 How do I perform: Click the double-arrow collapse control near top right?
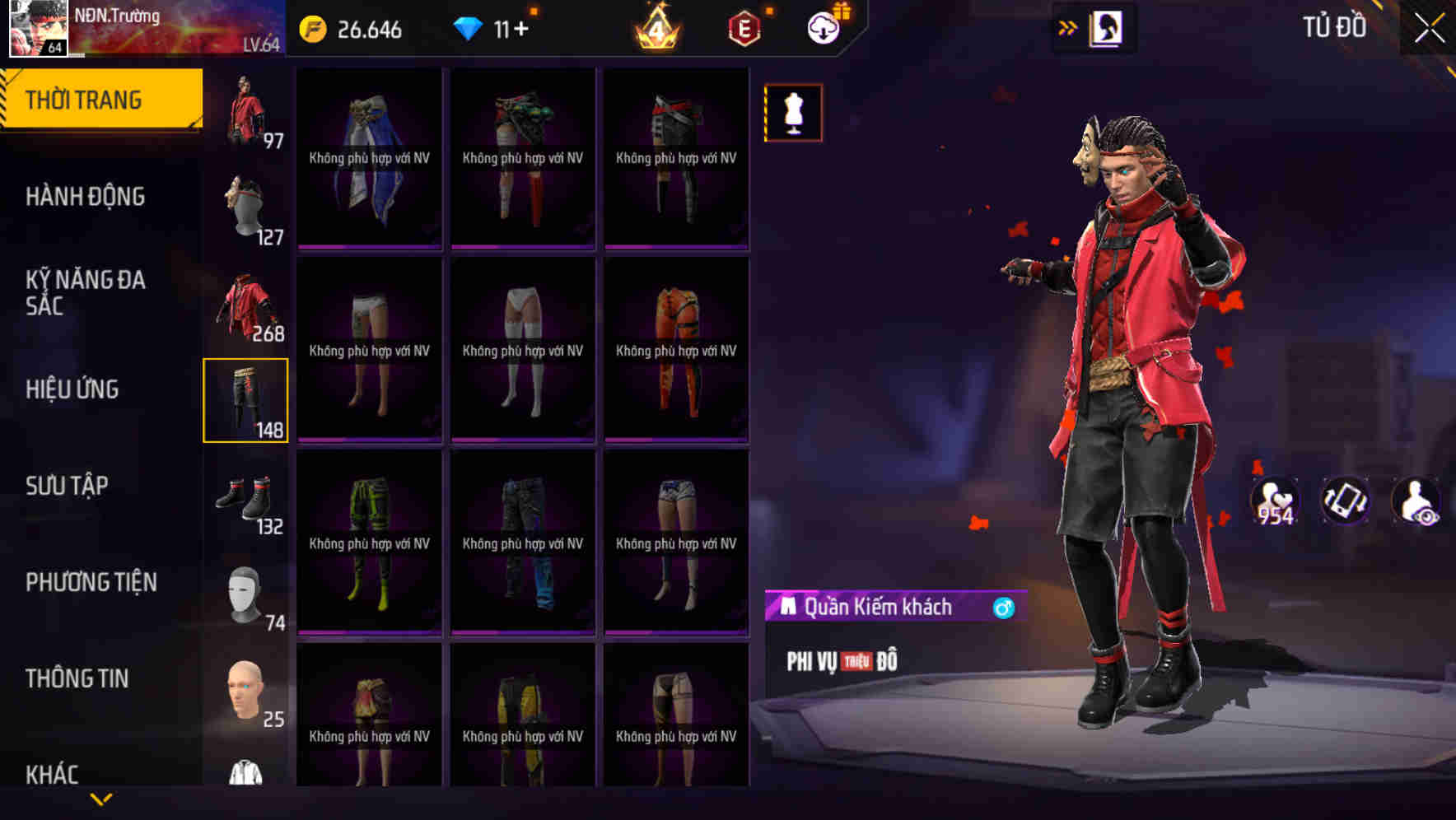click(1068, 26)
